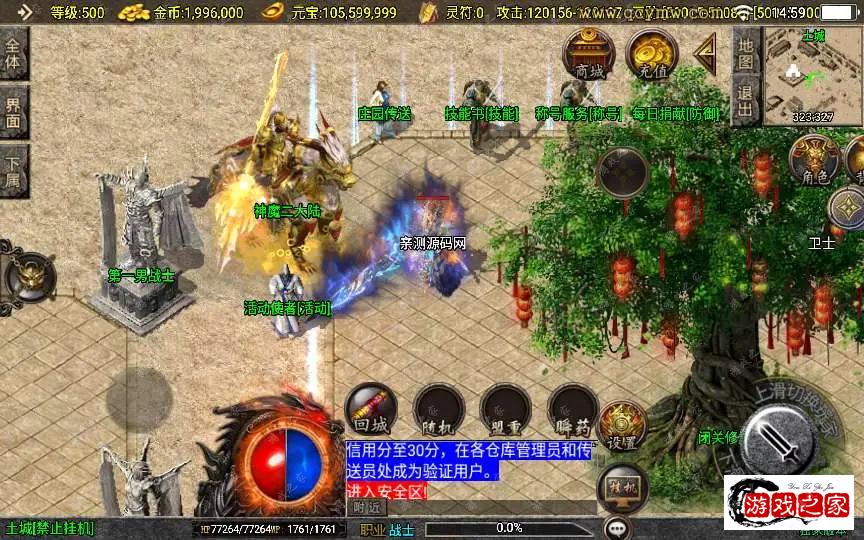Image resolution: width=864 pixels, height=540 pixels.
Task: Select the 全体 tab
Action: (14, 55)
